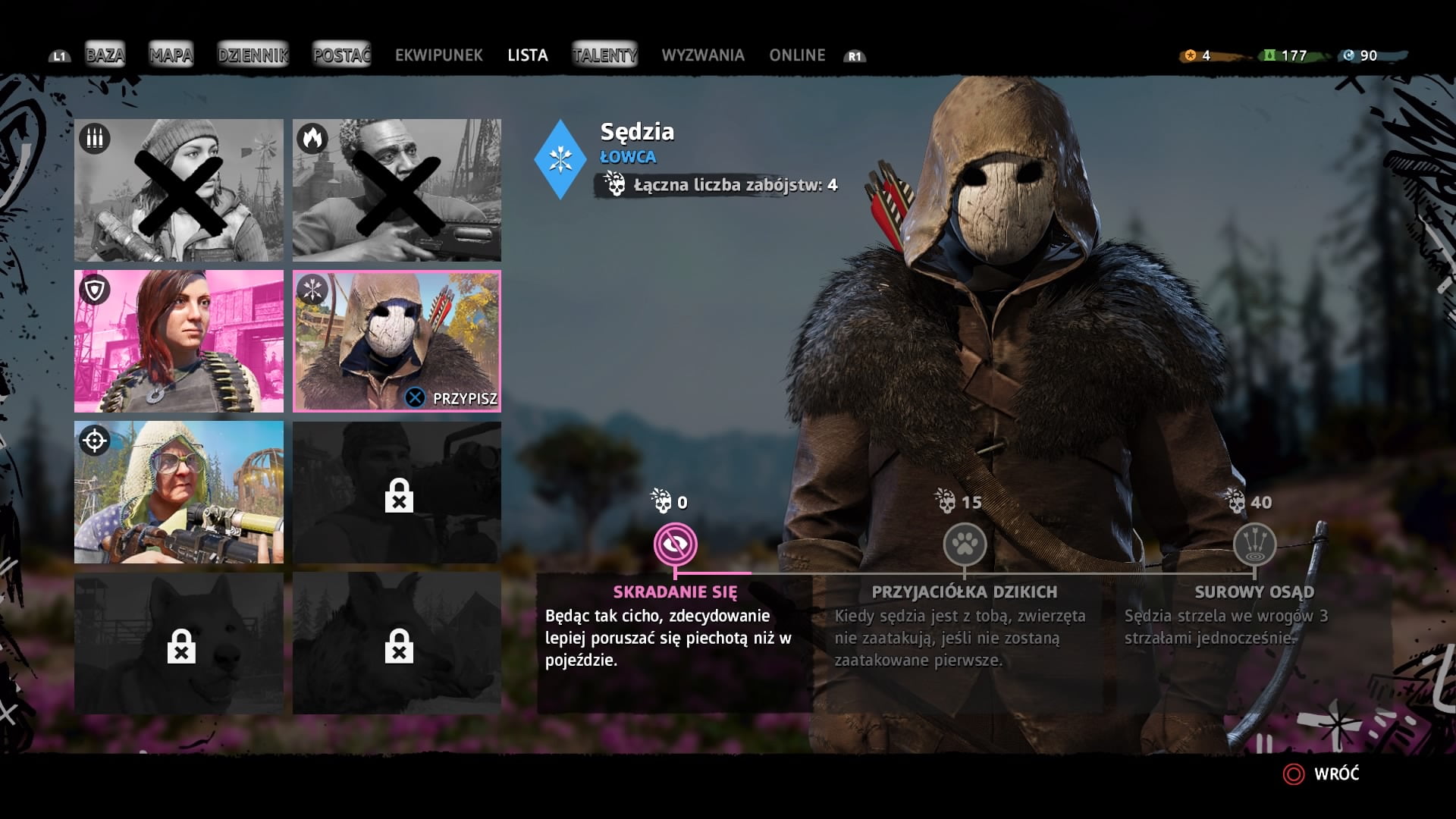This screenshot has height=819, width=1456.
Task: Select the POSTAĆ tab
Action: (341, 55)
